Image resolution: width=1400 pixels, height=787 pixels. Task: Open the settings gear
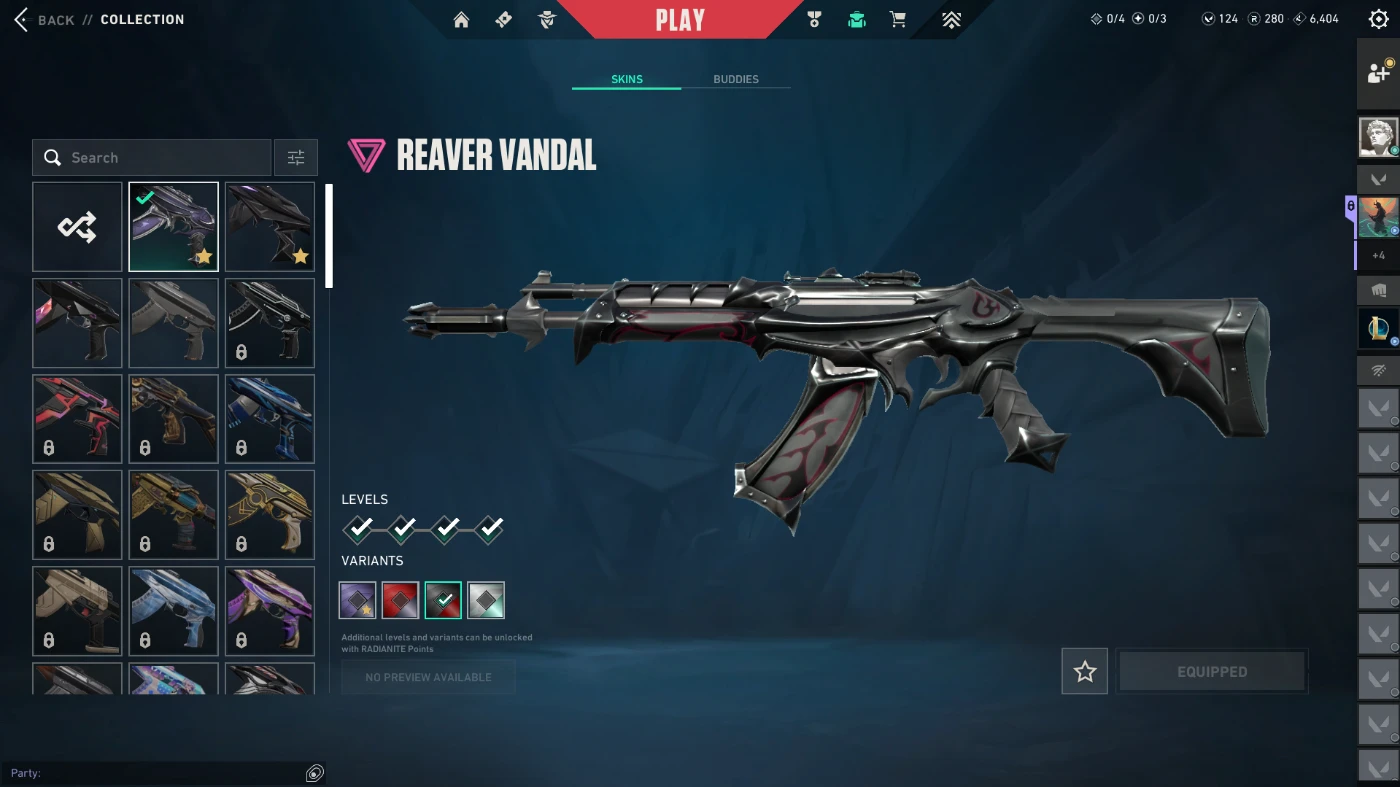pos(1379,20)
